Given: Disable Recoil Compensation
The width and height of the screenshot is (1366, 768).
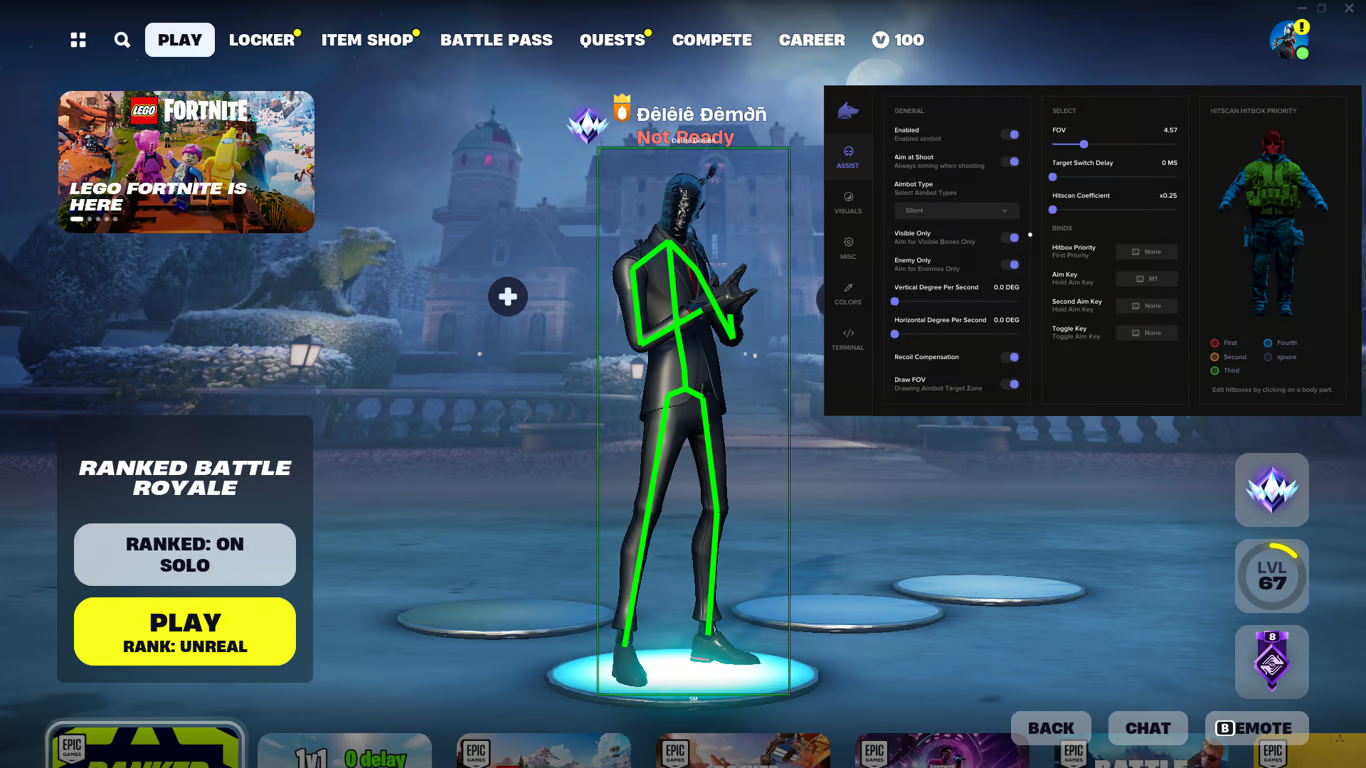Looking at the screenshot, I should click(1011, 357).
